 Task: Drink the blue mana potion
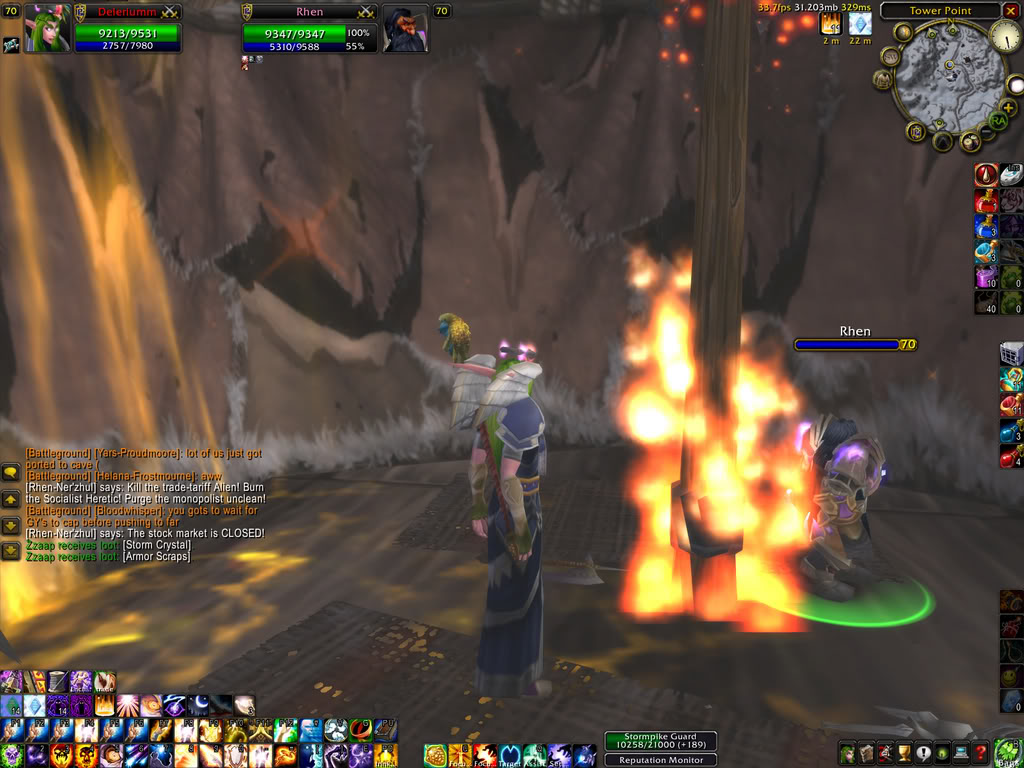point(986,226)
